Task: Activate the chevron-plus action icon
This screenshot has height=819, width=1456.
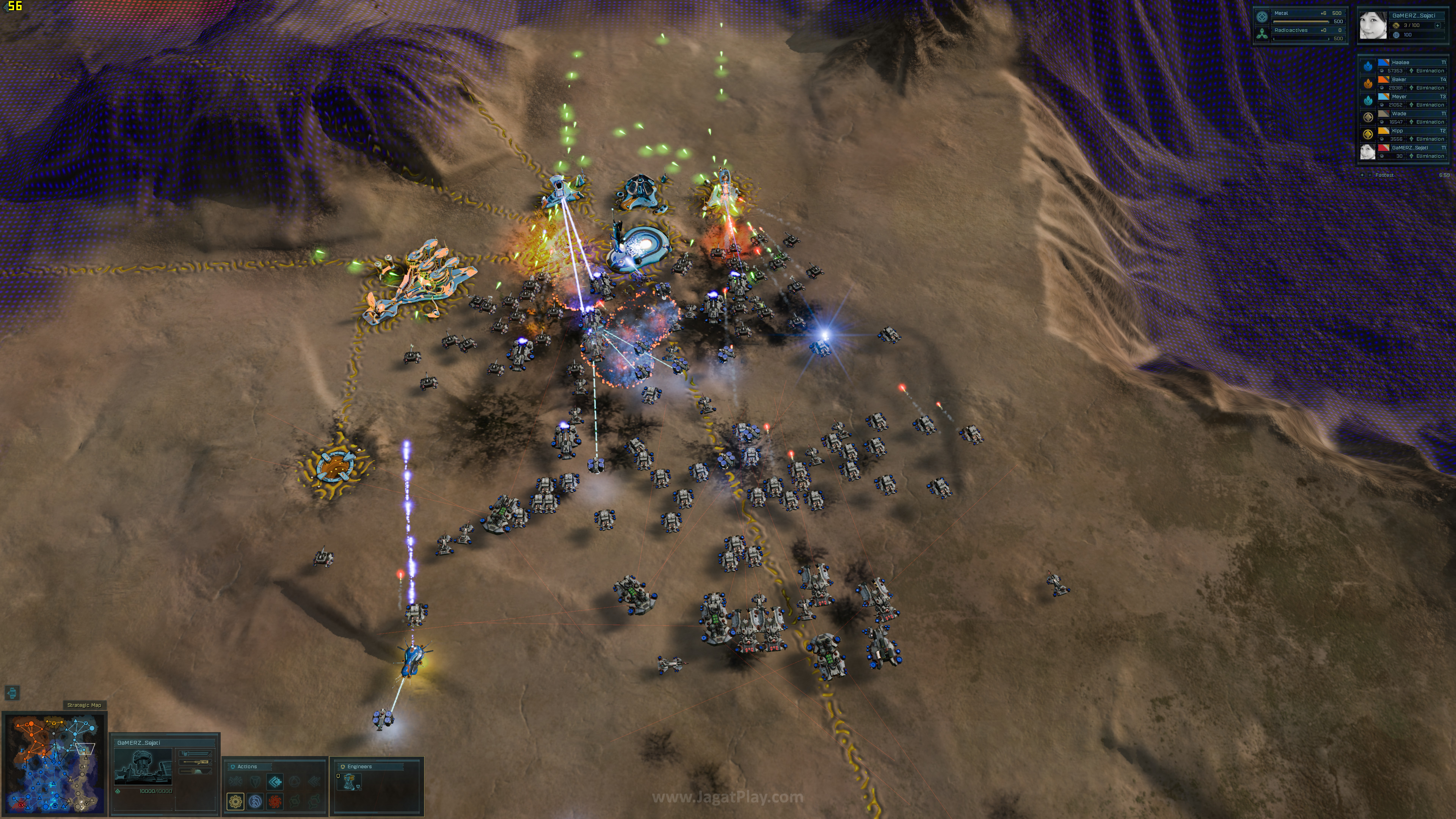Action: [x=275, y=782]
